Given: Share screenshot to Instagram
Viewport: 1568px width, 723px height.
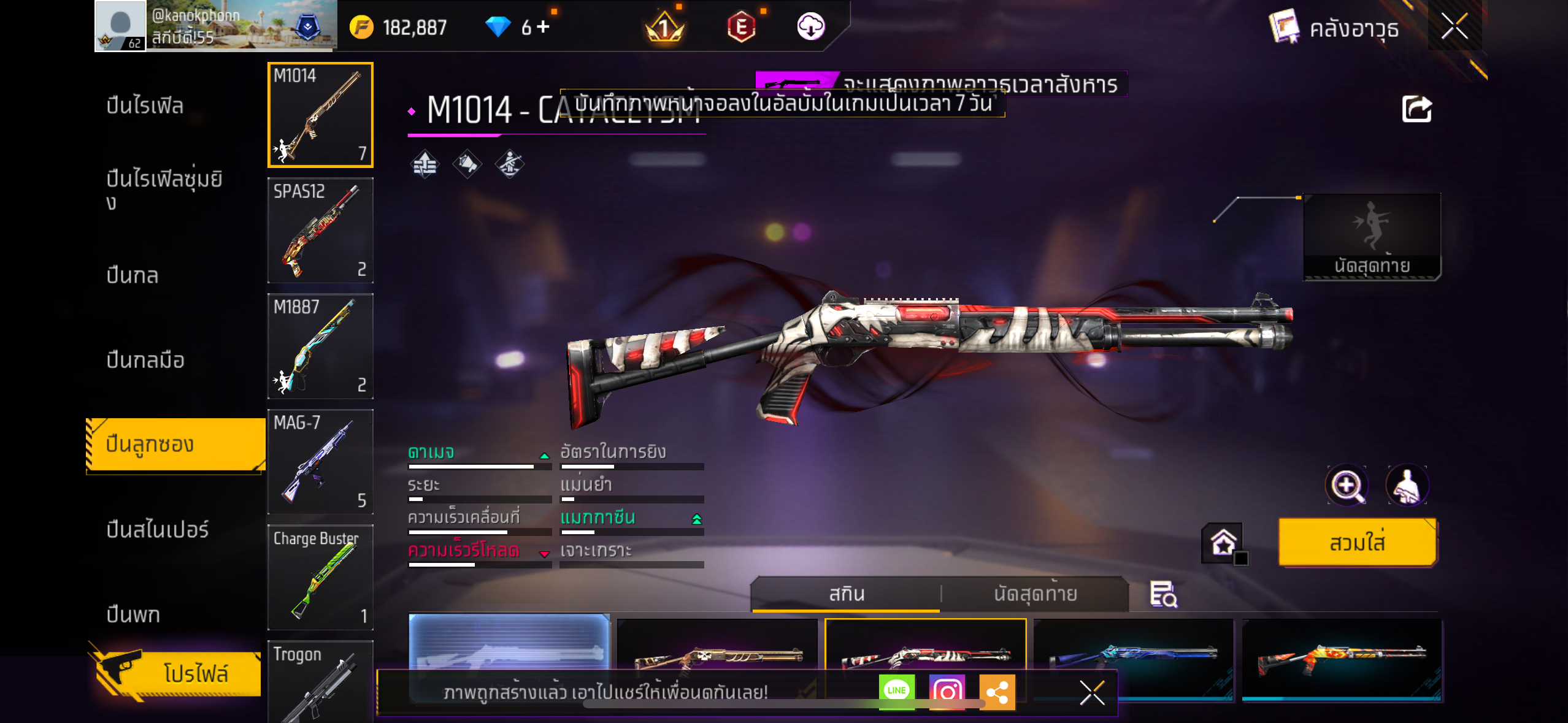Looking at the screenshot, I should coord(947,691).
